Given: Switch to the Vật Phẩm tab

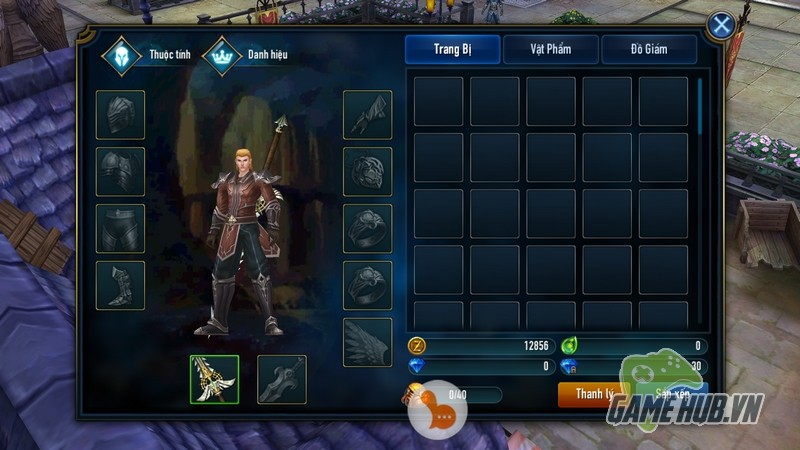Looking at the screenshot, I should click(x=550, y=50).
